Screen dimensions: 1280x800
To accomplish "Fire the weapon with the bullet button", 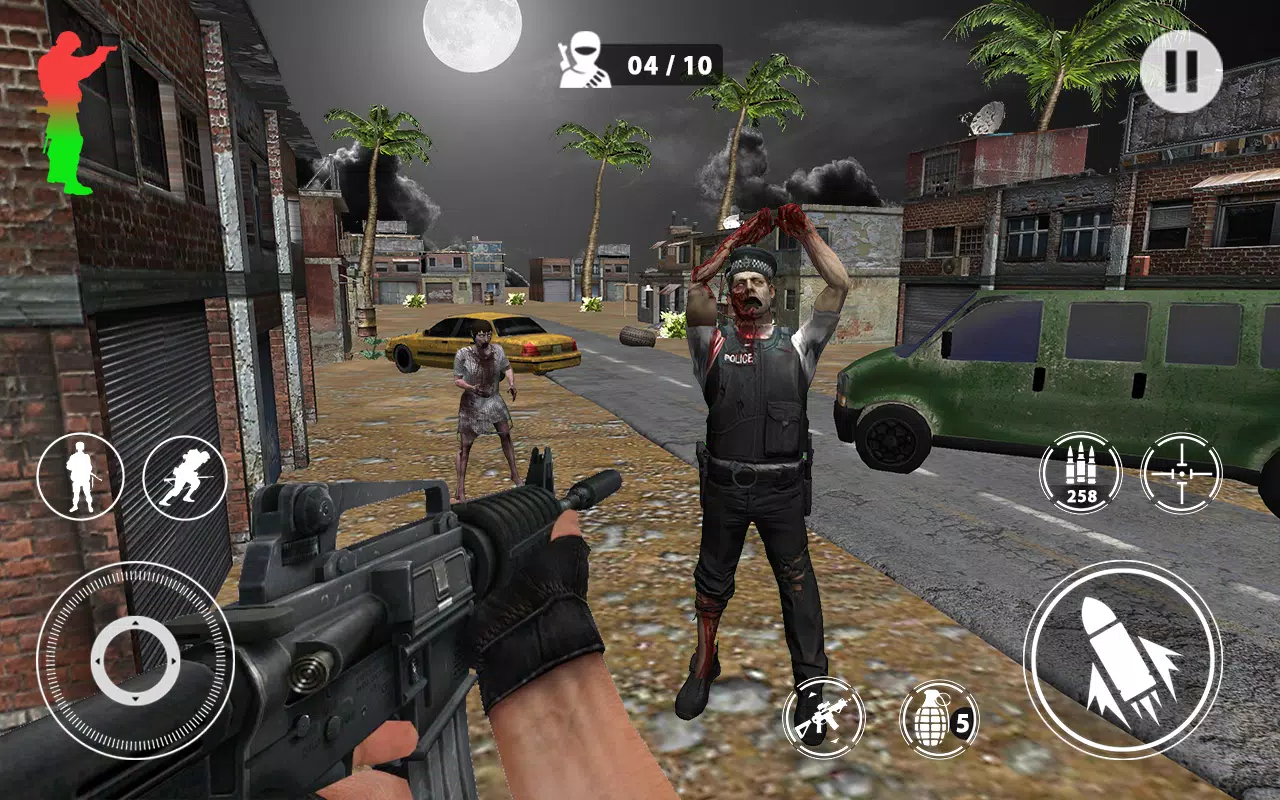I will 1123,659.
